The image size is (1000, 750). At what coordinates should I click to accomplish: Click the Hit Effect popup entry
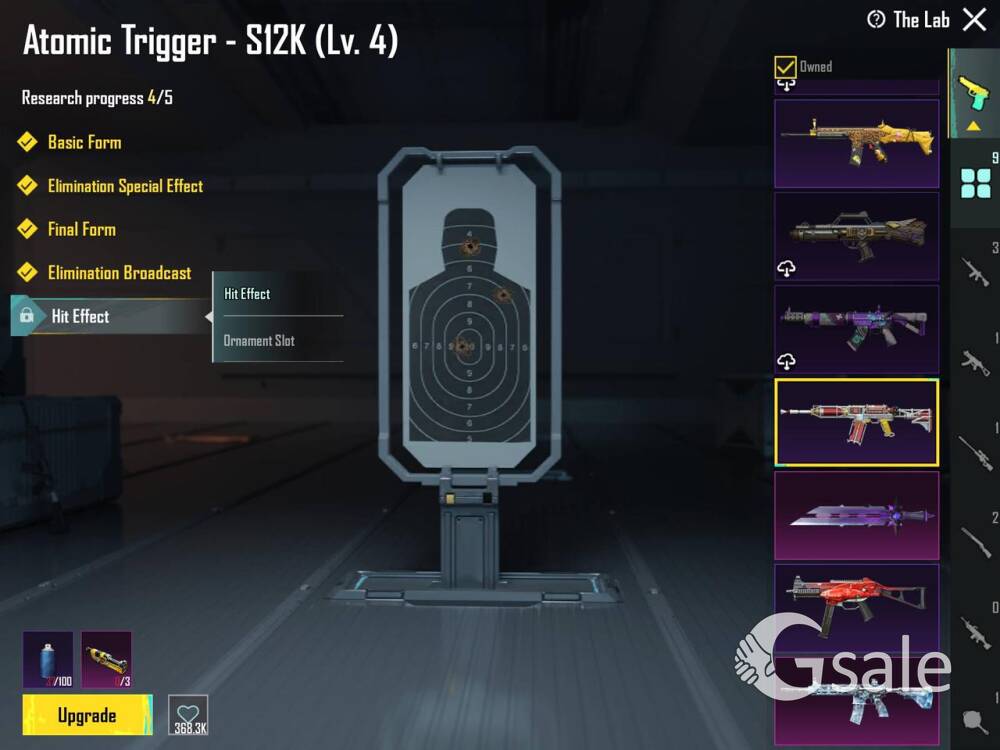(x=248, y=294)
